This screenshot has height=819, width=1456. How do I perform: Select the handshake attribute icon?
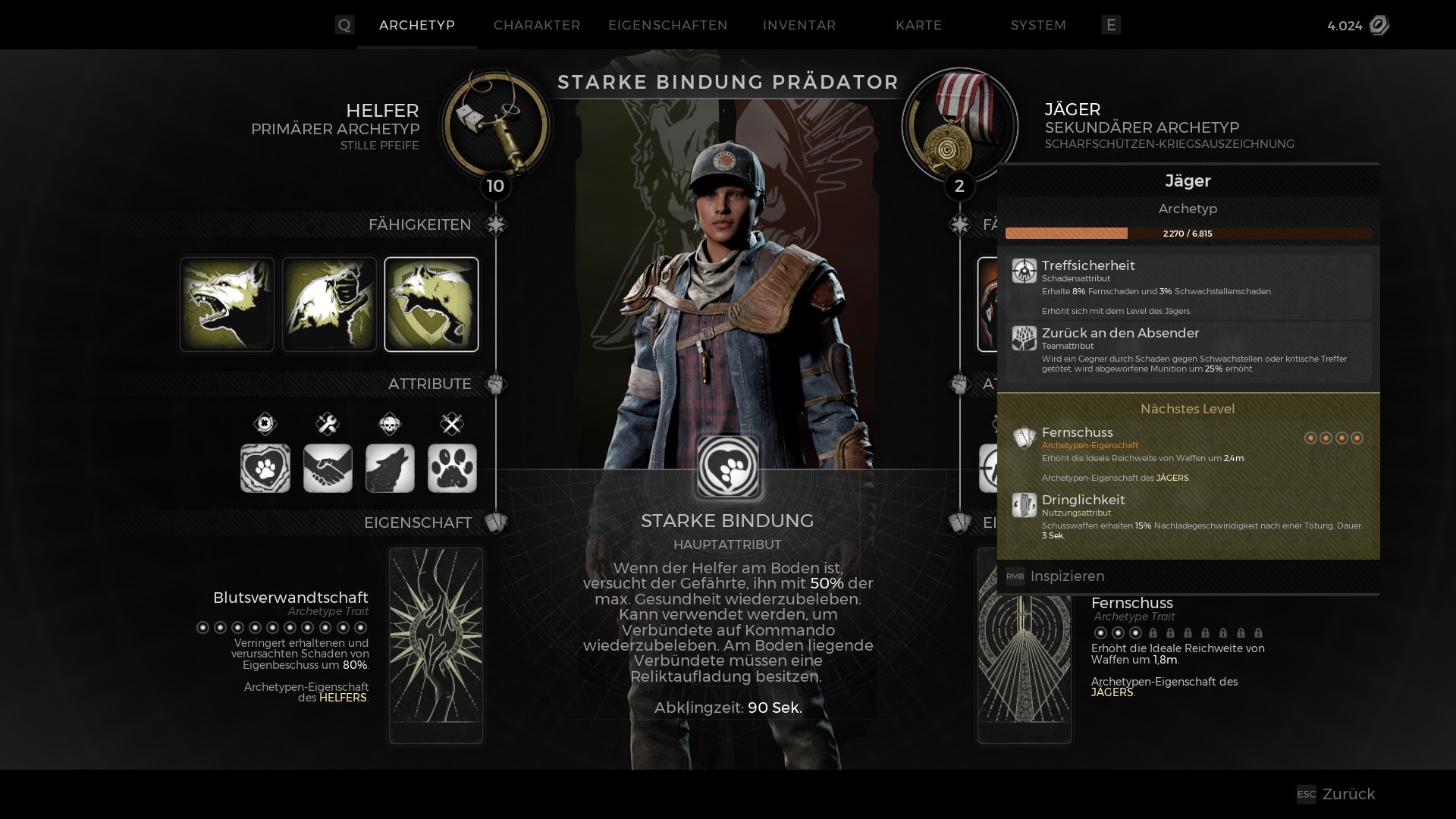click(328, 468)
